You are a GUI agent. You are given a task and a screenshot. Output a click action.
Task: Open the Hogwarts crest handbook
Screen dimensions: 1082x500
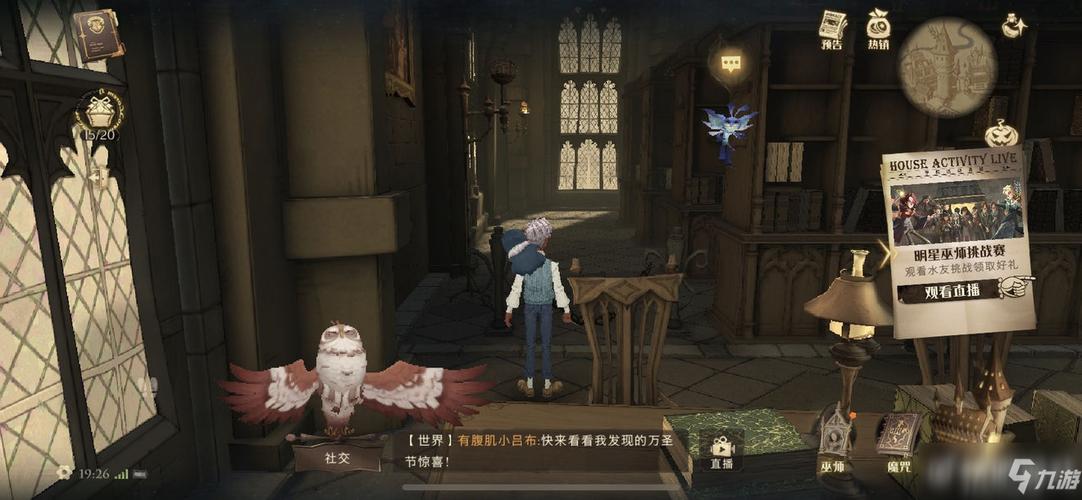[x=97, y=35]
